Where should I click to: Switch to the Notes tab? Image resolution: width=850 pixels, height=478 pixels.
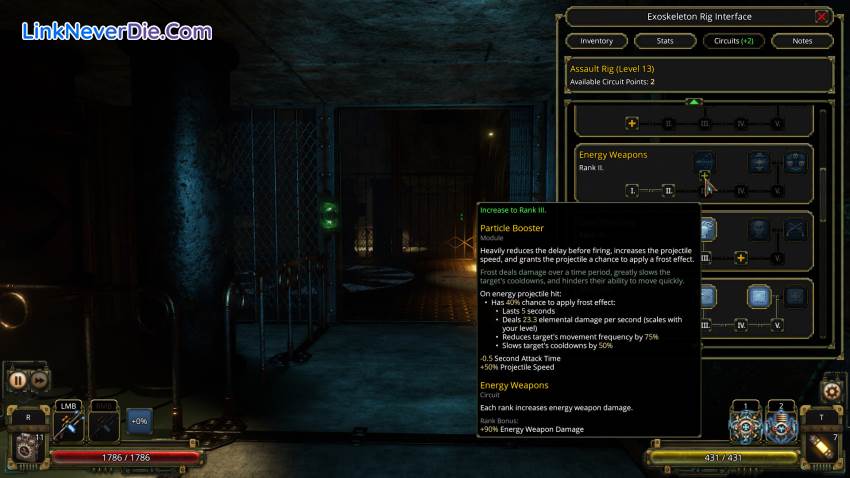click(802, 41)
